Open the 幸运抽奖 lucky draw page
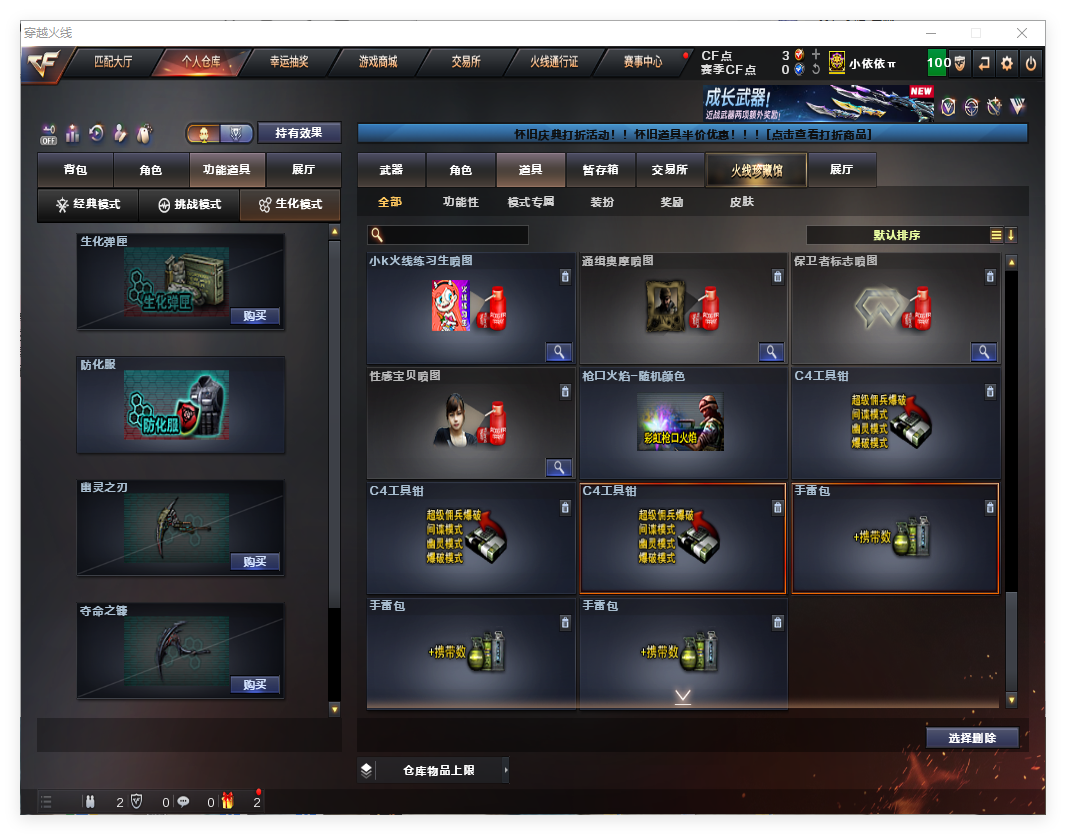This screenshot has height=835, width=1066. tap(289, 62)
